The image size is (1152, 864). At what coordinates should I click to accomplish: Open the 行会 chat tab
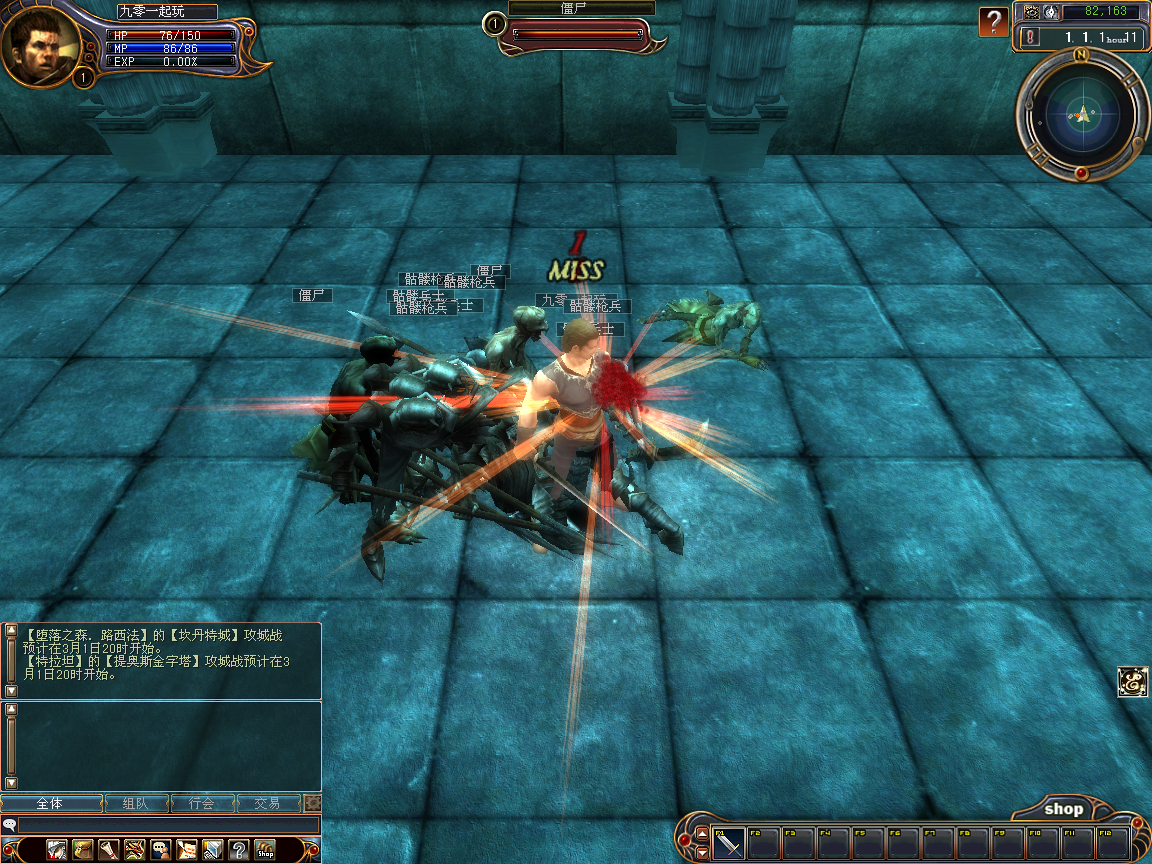tap(202, 803)
